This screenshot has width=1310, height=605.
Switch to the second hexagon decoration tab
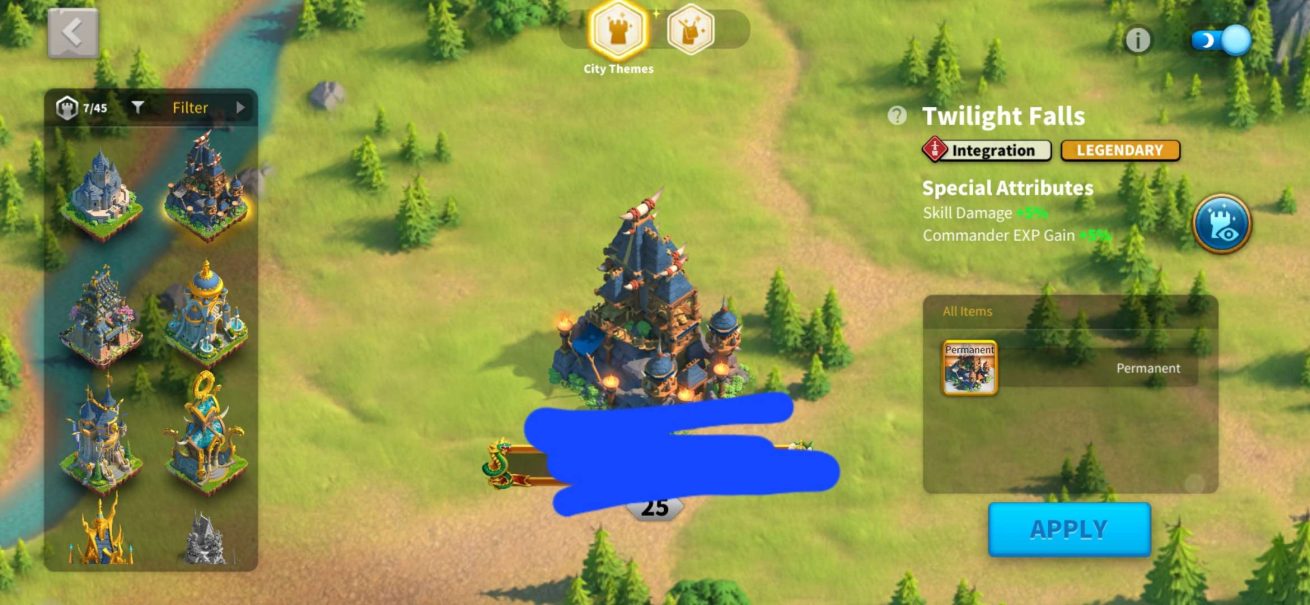click(x=690, y=30)
